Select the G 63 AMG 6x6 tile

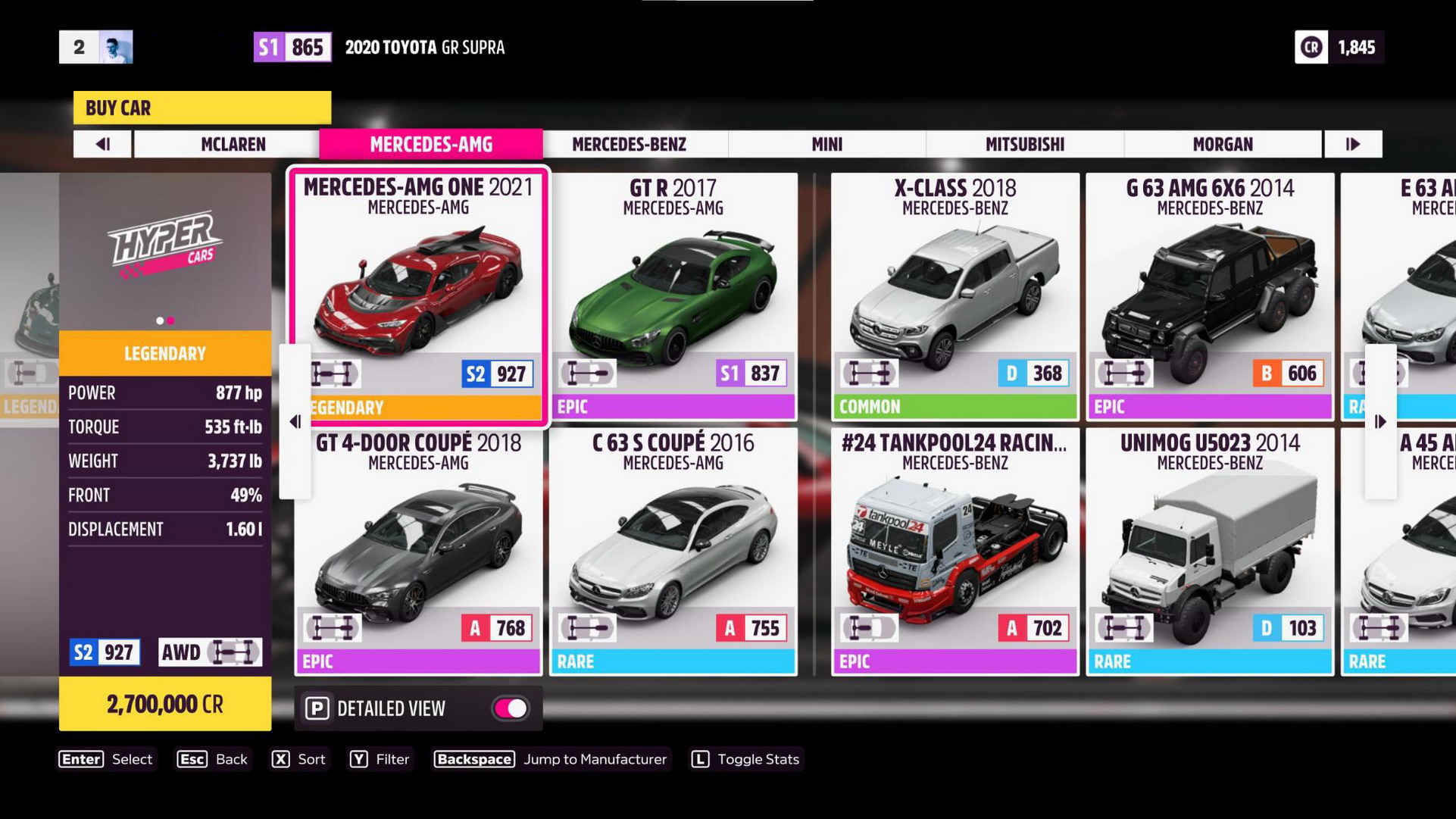coord(1209,295)
